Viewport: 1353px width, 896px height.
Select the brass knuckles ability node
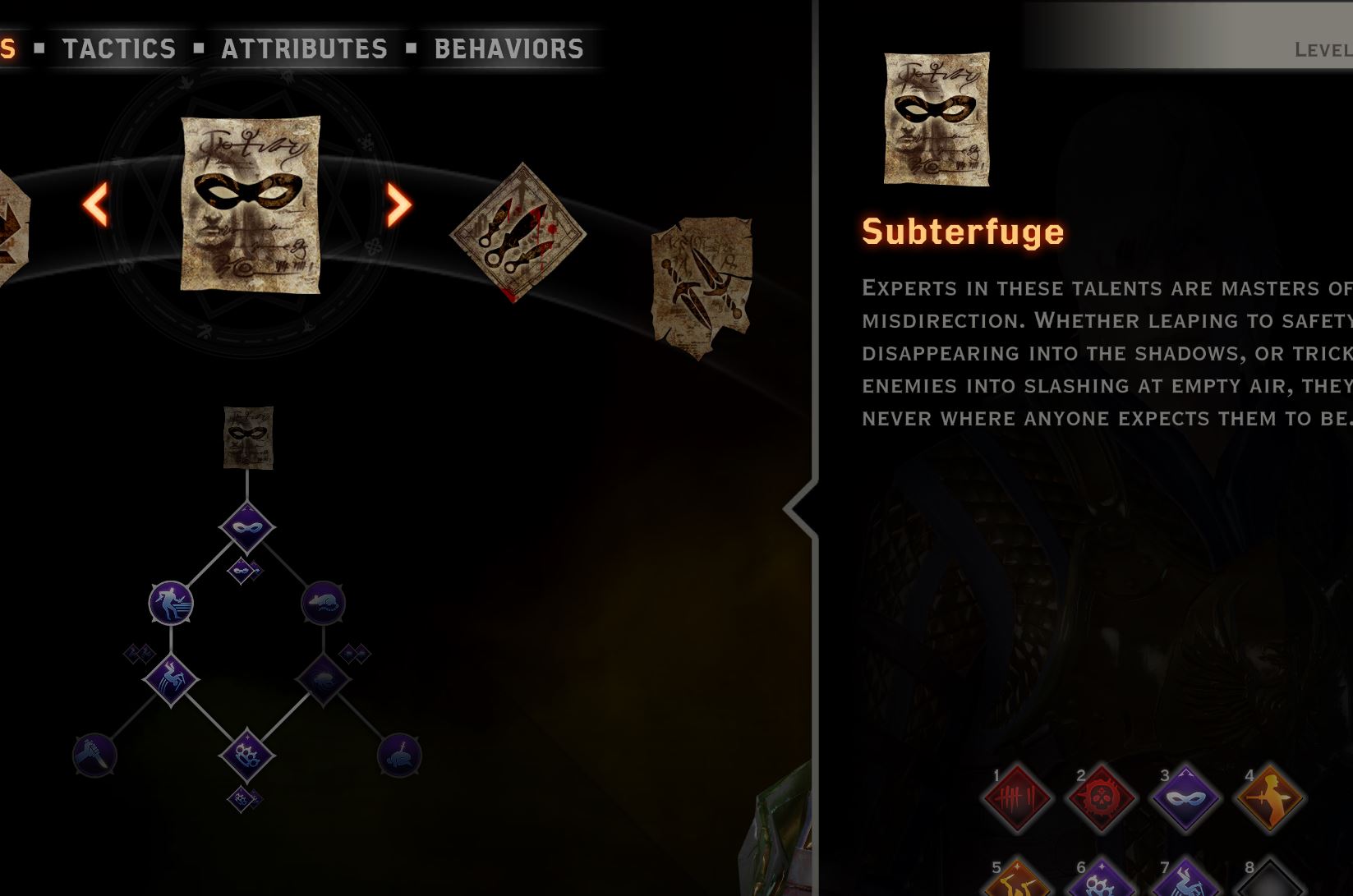coord(246,756)
